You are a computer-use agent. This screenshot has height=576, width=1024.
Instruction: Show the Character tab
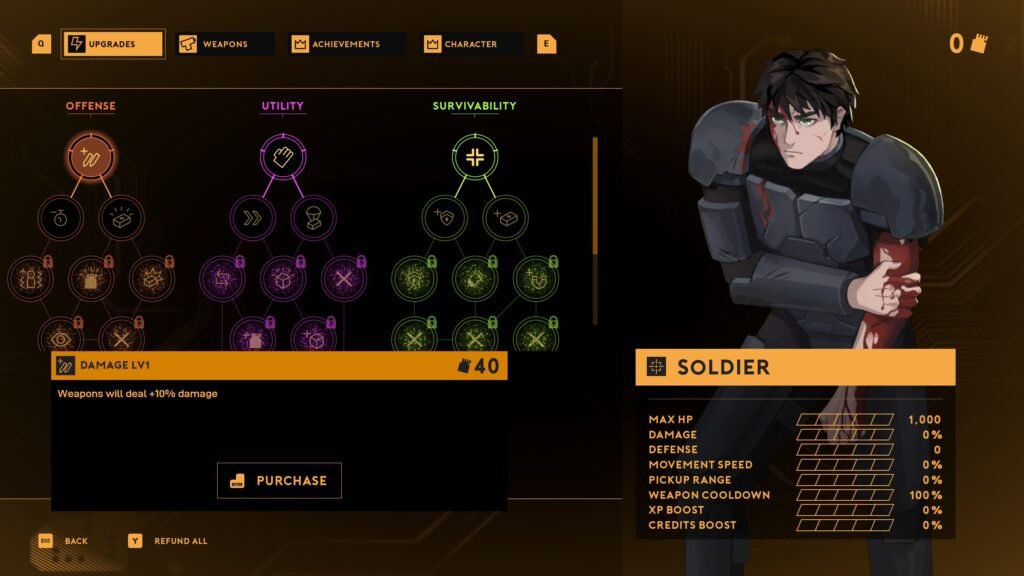472,44
